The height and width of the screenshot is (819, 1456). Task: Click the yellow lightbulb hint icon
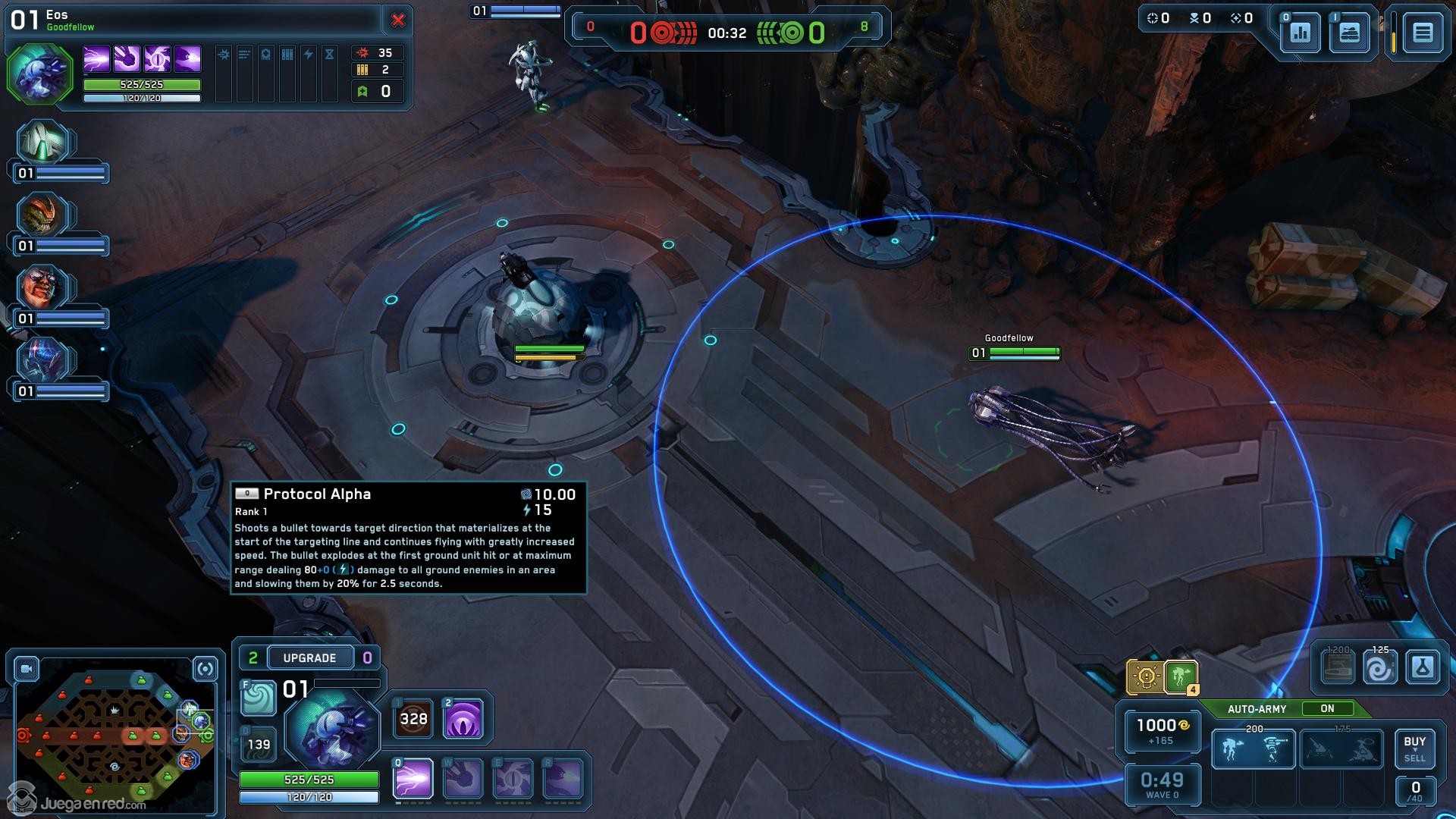(1146, 676)
